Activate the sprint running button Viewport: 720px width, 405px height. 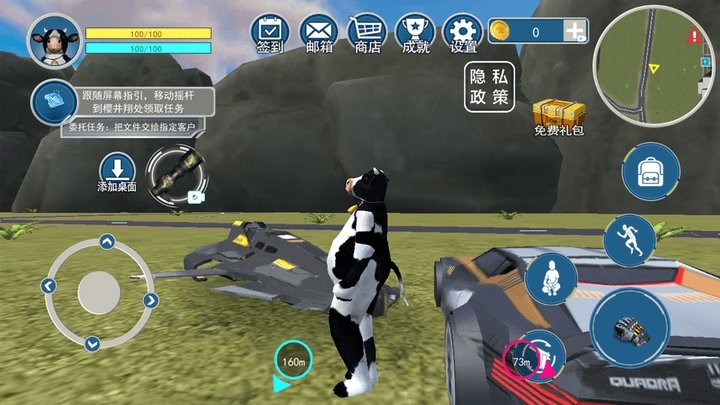[628, 239]
